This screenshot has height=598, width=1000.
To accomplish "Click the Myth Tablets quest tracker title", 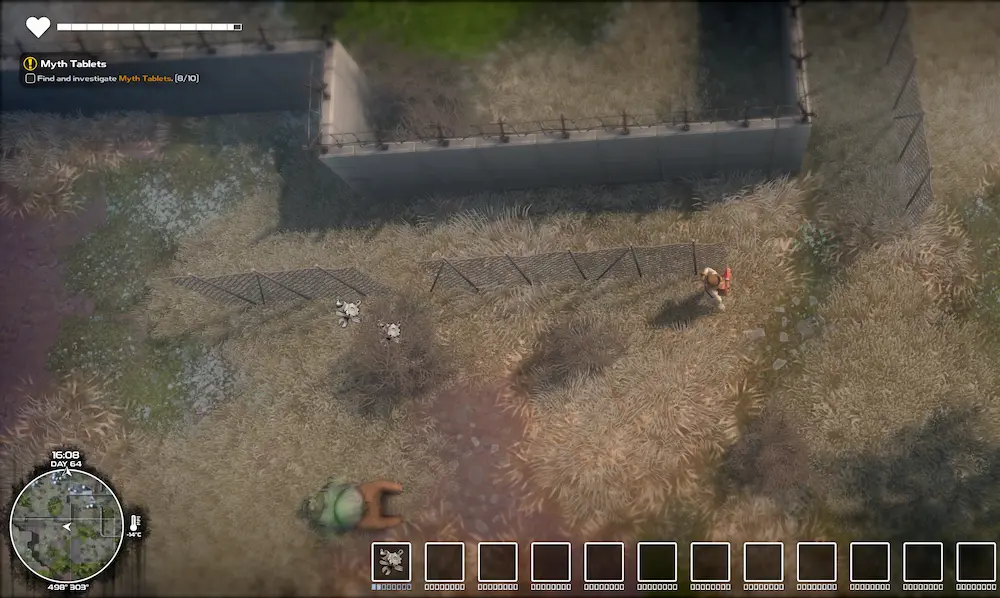I will point(73,64).
